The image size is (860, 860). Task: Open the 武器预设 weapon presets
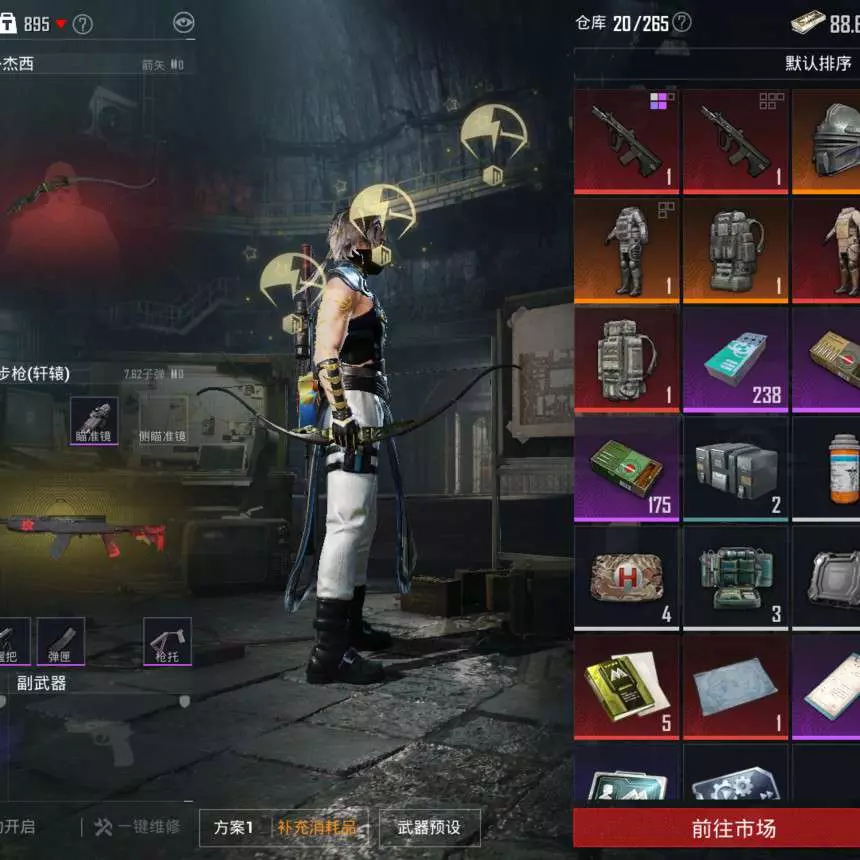(x=429, y=827)
